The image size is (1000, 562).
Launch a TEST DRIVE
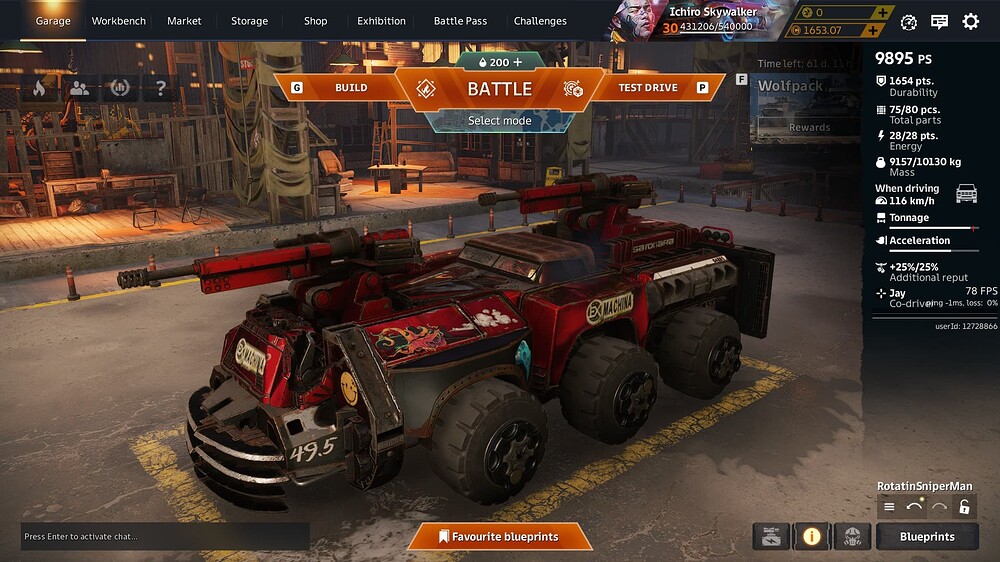point(647,88)
